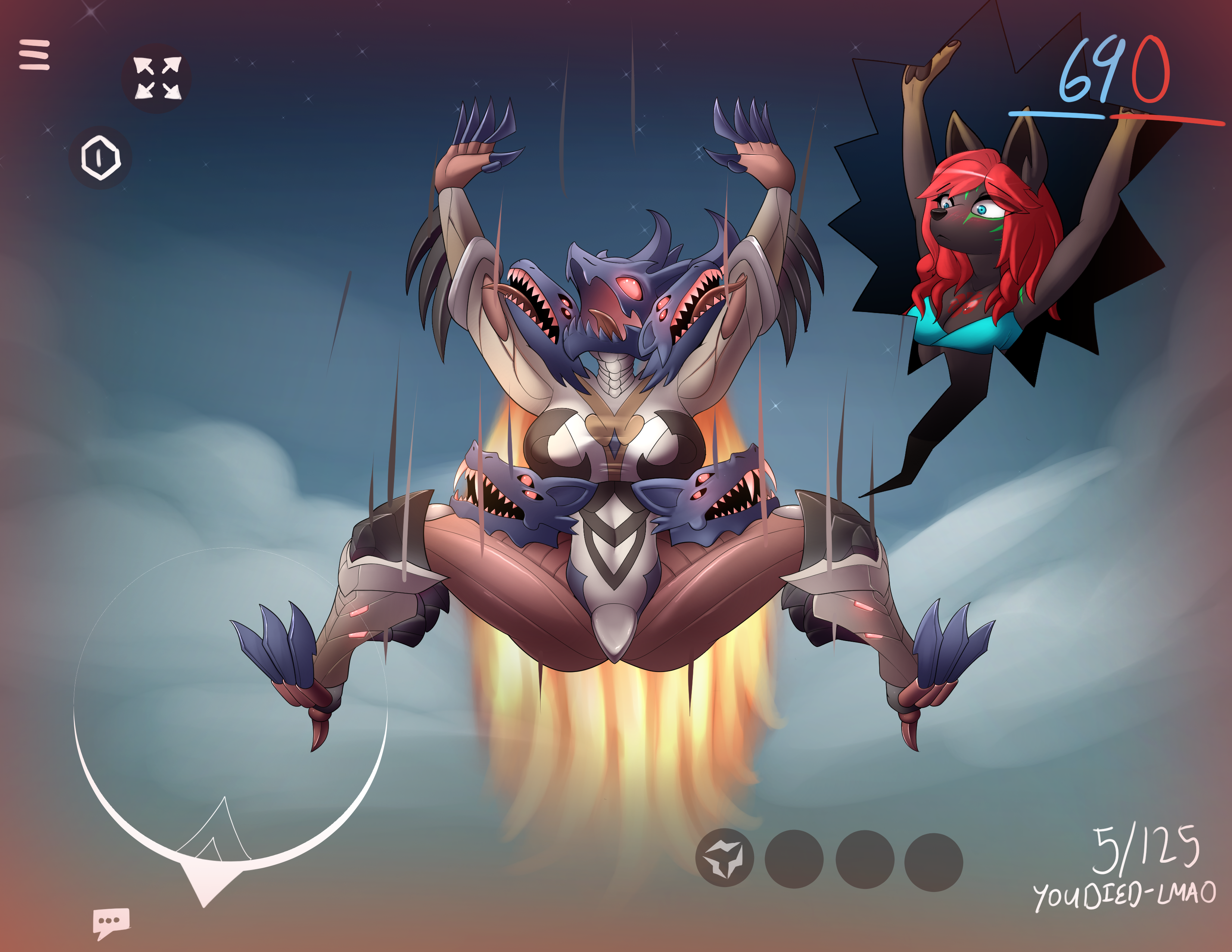Image resolution: width=1232 pixels, height=952 pixels.
Task: Click the large circular joystick control
Action: point(230,705)
